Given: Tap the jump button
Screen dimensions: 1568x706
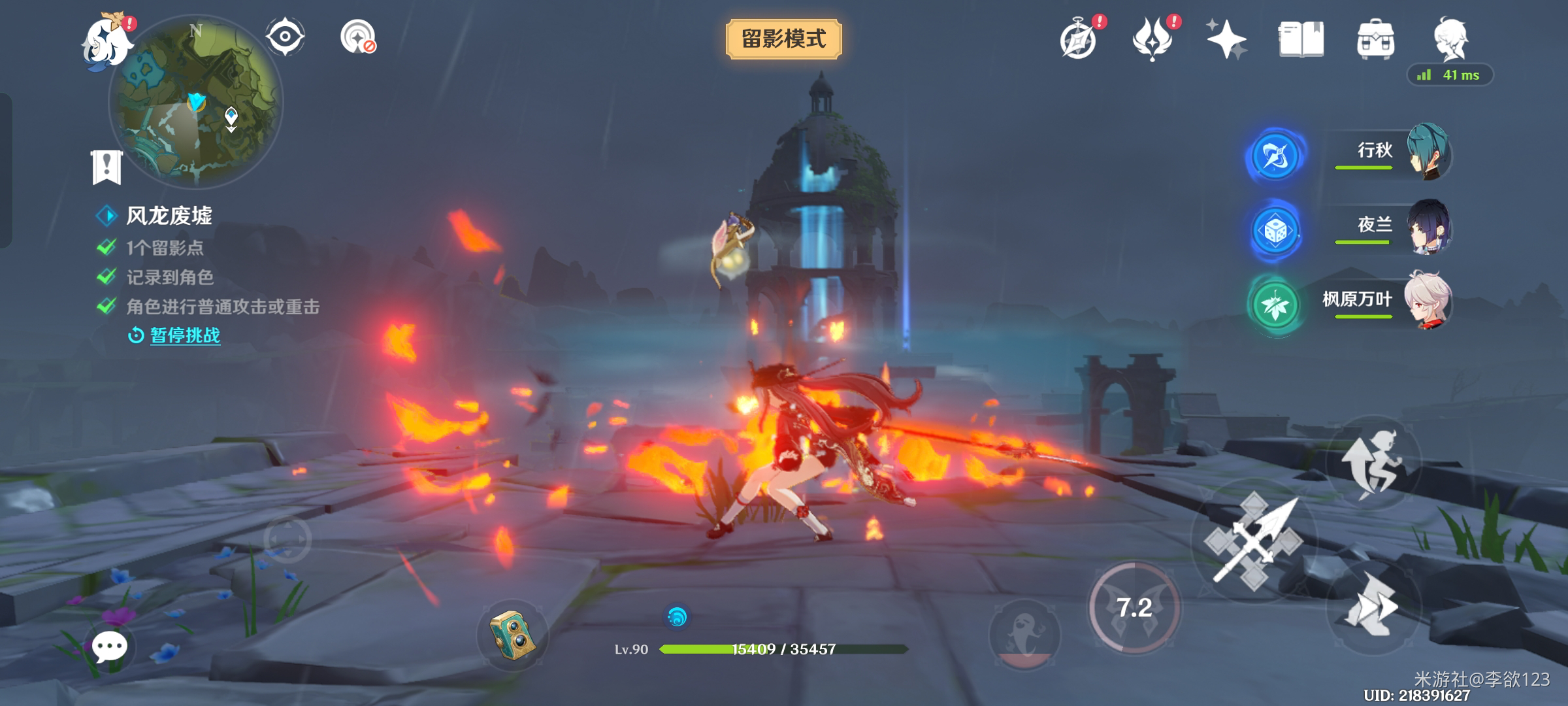Looking at the screenshot, I should pos(1372,463).
